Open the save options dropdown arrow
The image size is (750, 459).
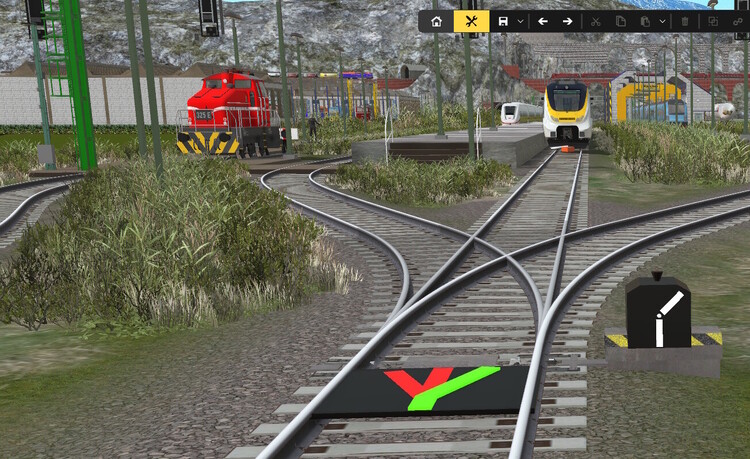(x=521, y=21)
